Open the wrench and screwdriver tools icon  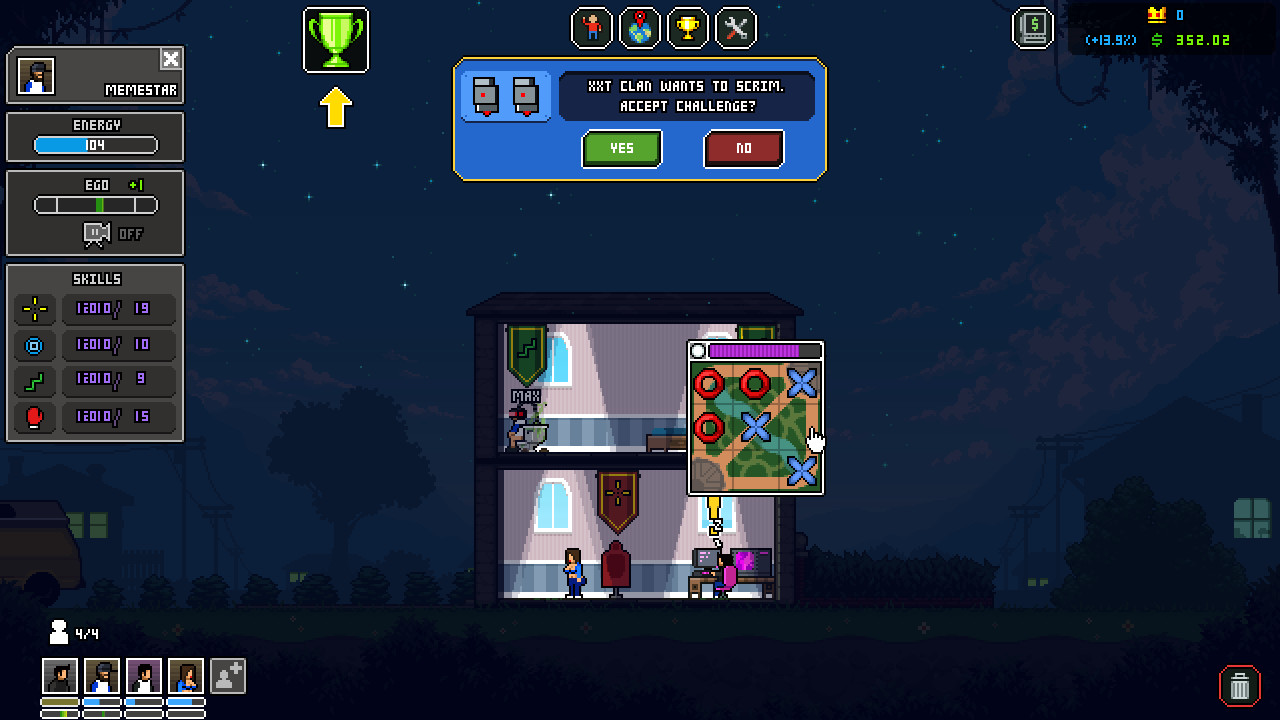734,29
